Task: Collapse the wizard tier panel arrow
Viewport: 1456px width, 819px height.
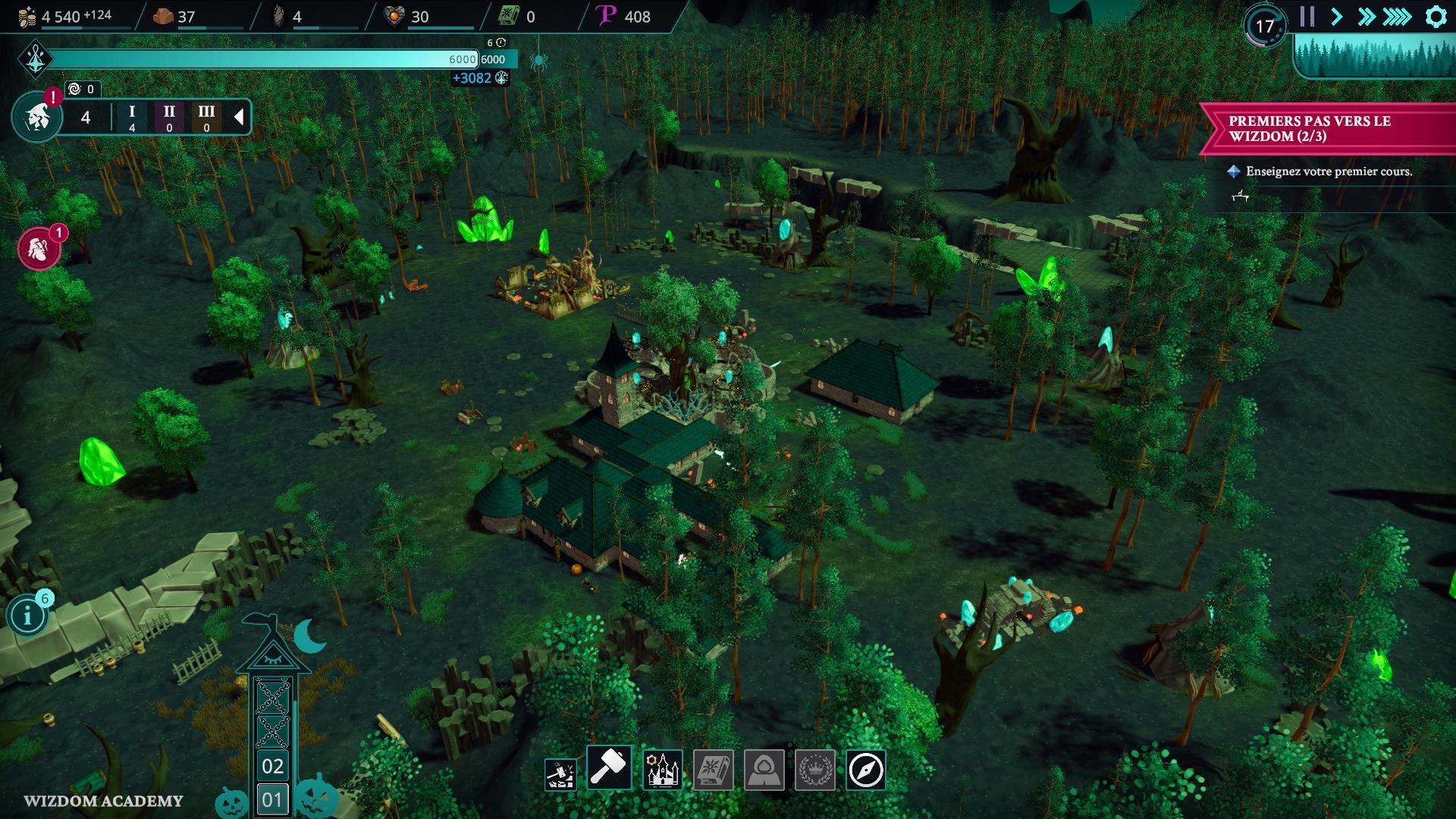Action: [238, 117]
